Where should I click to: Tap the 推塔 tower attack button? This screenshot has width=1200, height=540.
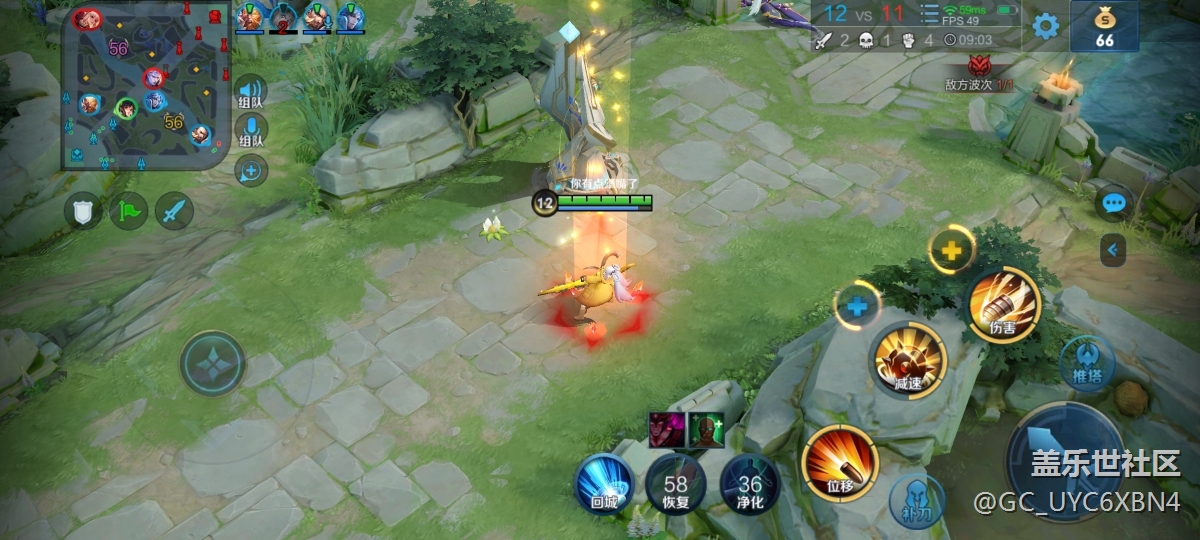[x=1087, y=363]
